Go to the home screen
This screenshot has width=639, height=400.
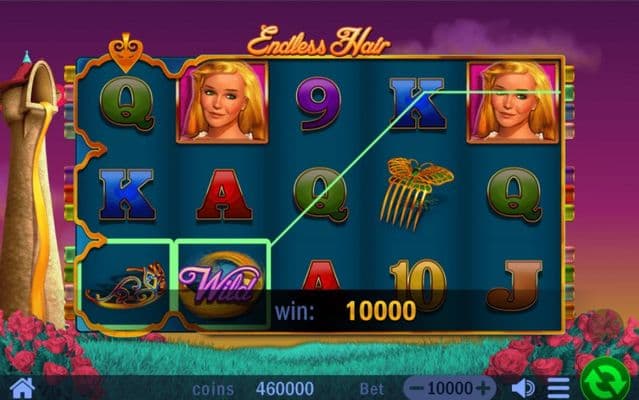(21, 388)
